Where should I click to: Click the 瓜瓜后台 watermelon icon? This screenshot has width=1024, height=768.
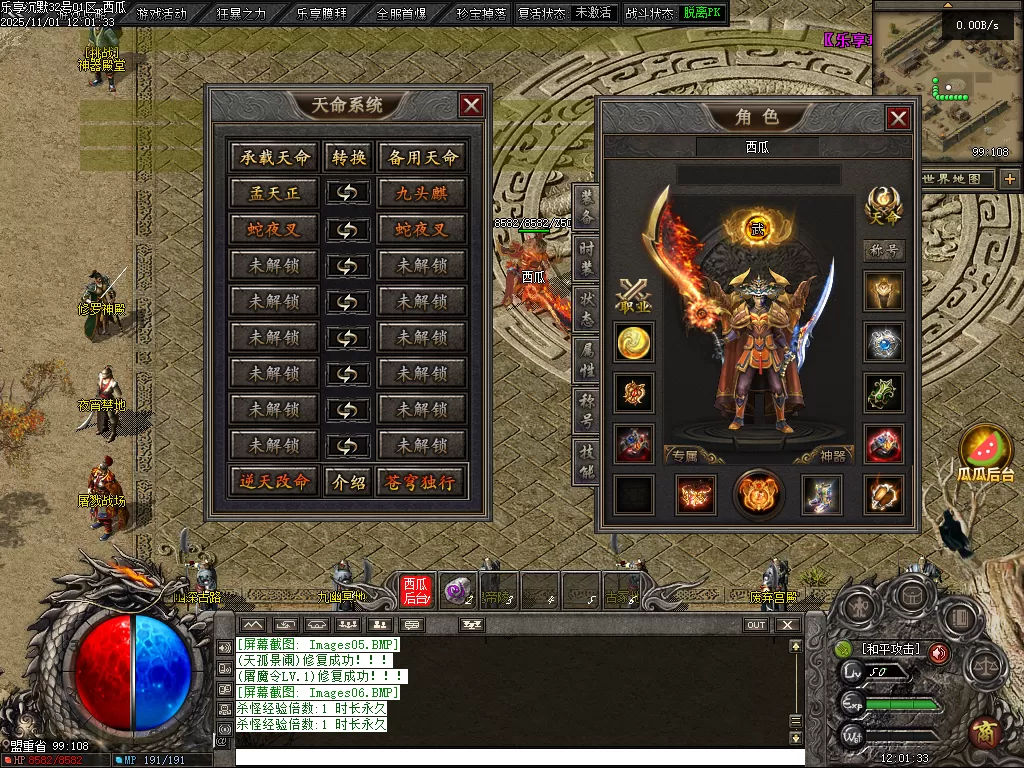[985, 450]
